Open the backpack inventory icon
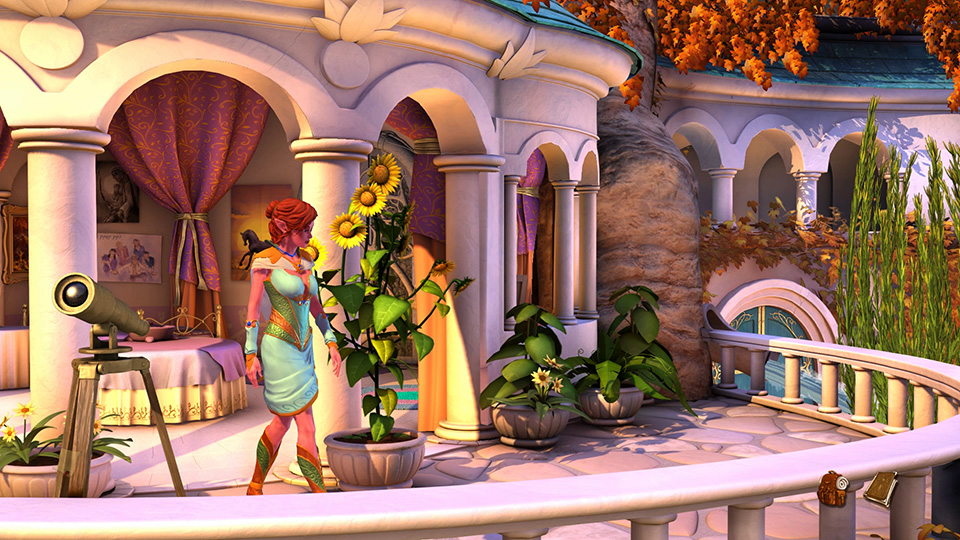This screenshot has width=960, height=540. click(x=831, y=489)
